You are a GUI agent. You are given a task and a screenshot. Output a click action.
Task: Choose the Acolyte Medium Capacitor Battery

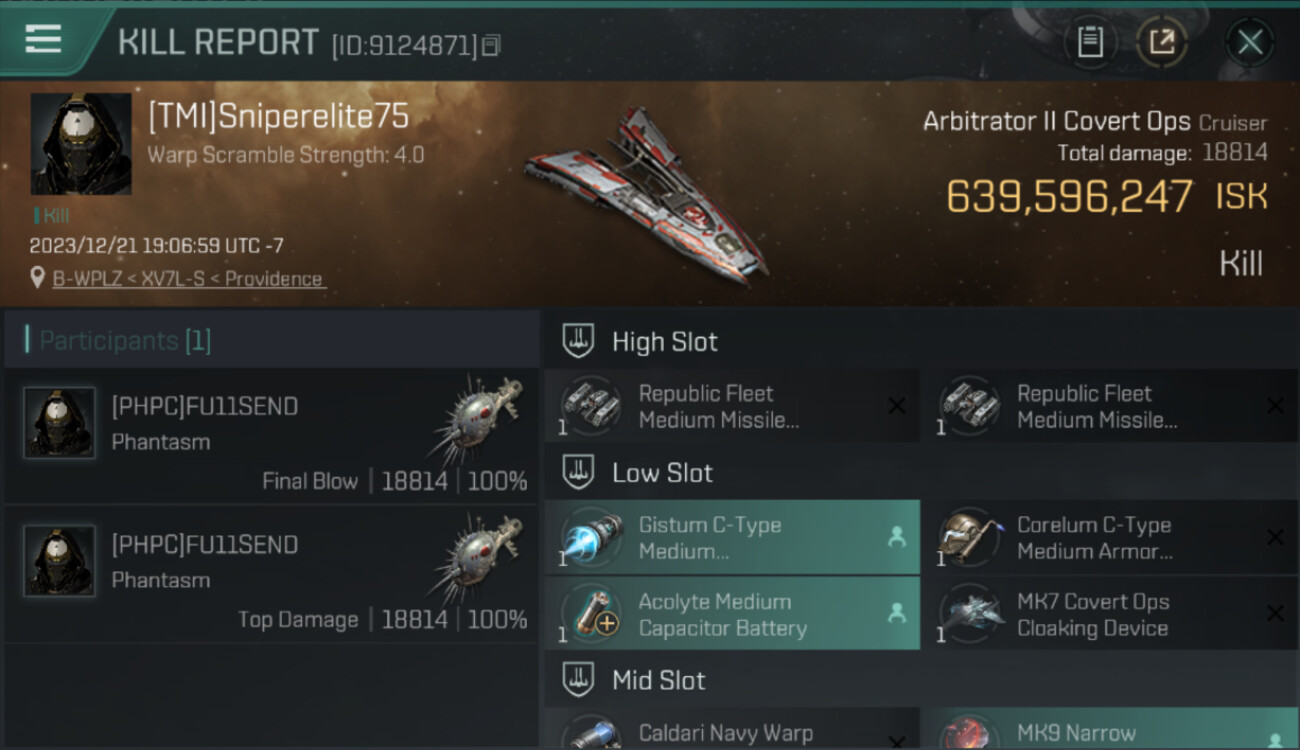click(x=731, y=615)
